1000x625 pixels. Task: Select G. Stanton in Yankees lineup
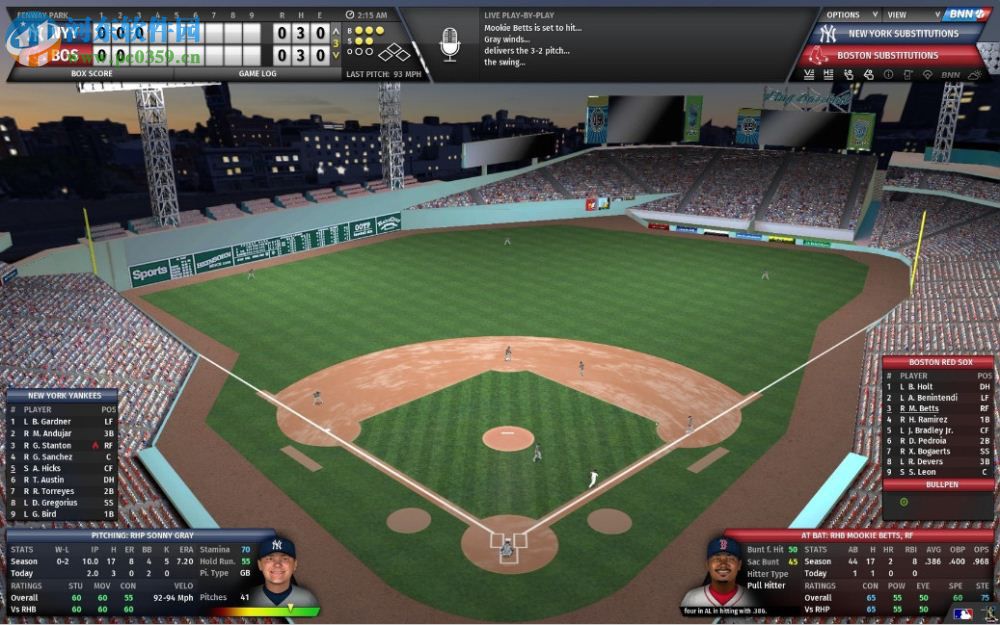click(53, 445)
